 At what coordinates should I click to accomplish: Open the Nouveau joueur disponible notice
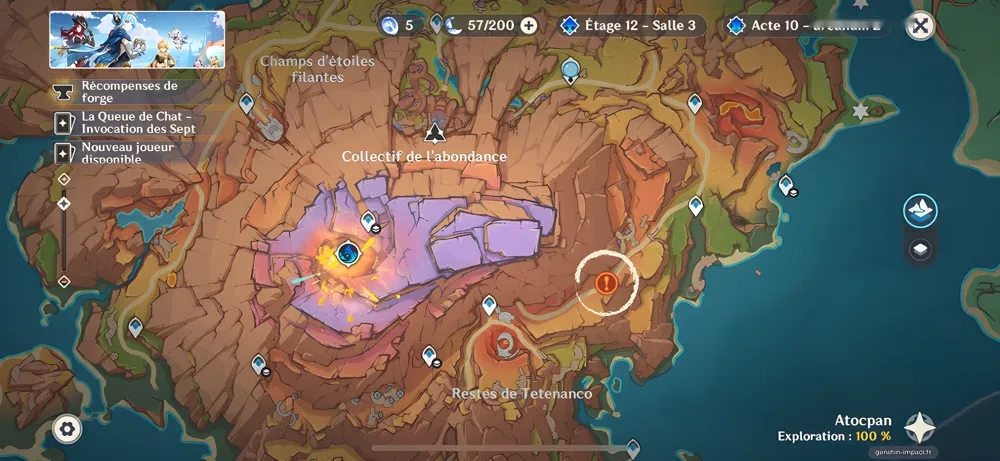coord(130,154)
